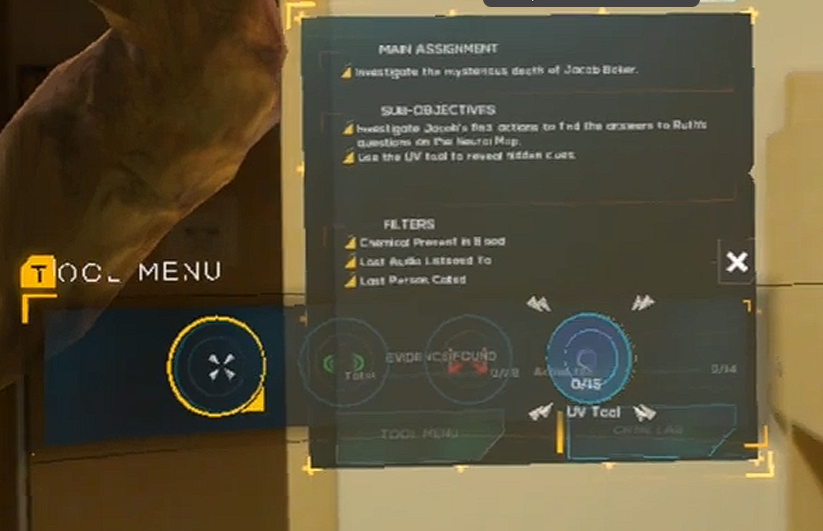Select the Chemical Present in Blood filter
823x531 pixels.
(431, 242)
